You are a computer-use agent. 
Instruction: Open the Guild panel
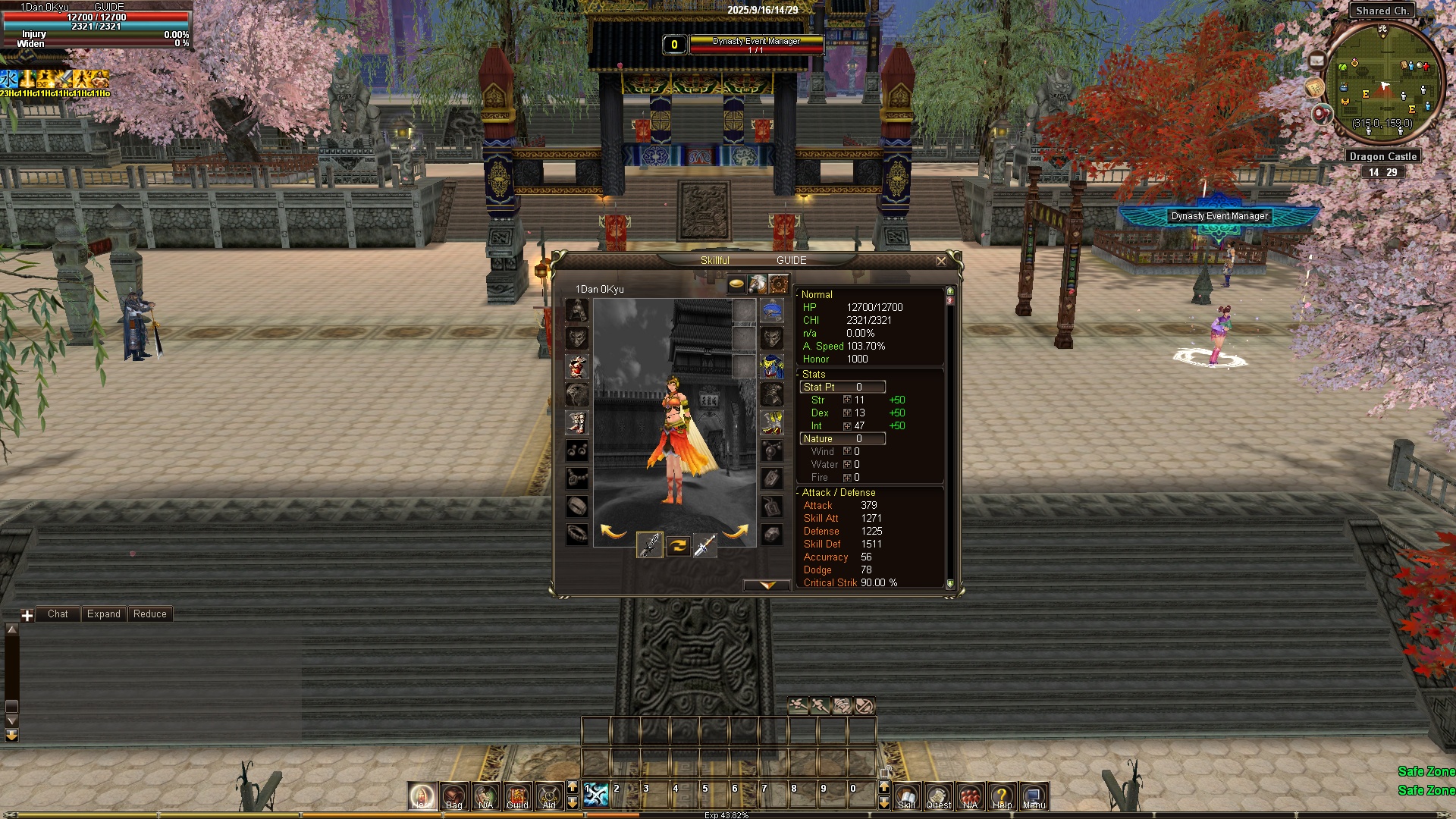tap(517, 796)
